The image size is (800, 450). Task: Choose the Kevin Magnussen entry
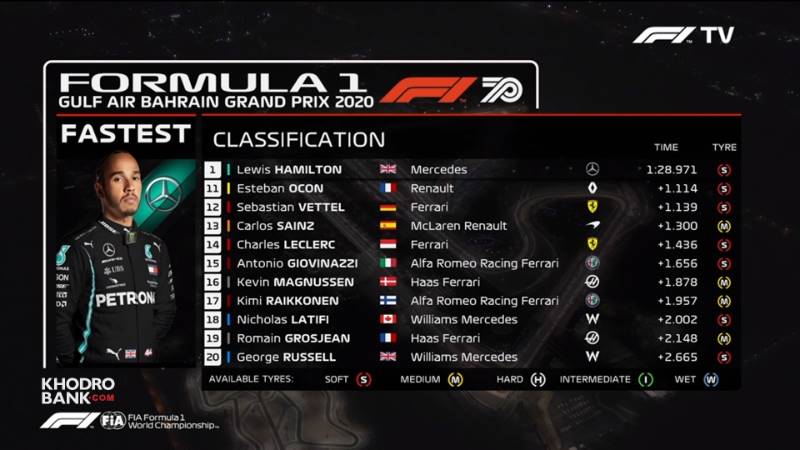tap(470, 282)
